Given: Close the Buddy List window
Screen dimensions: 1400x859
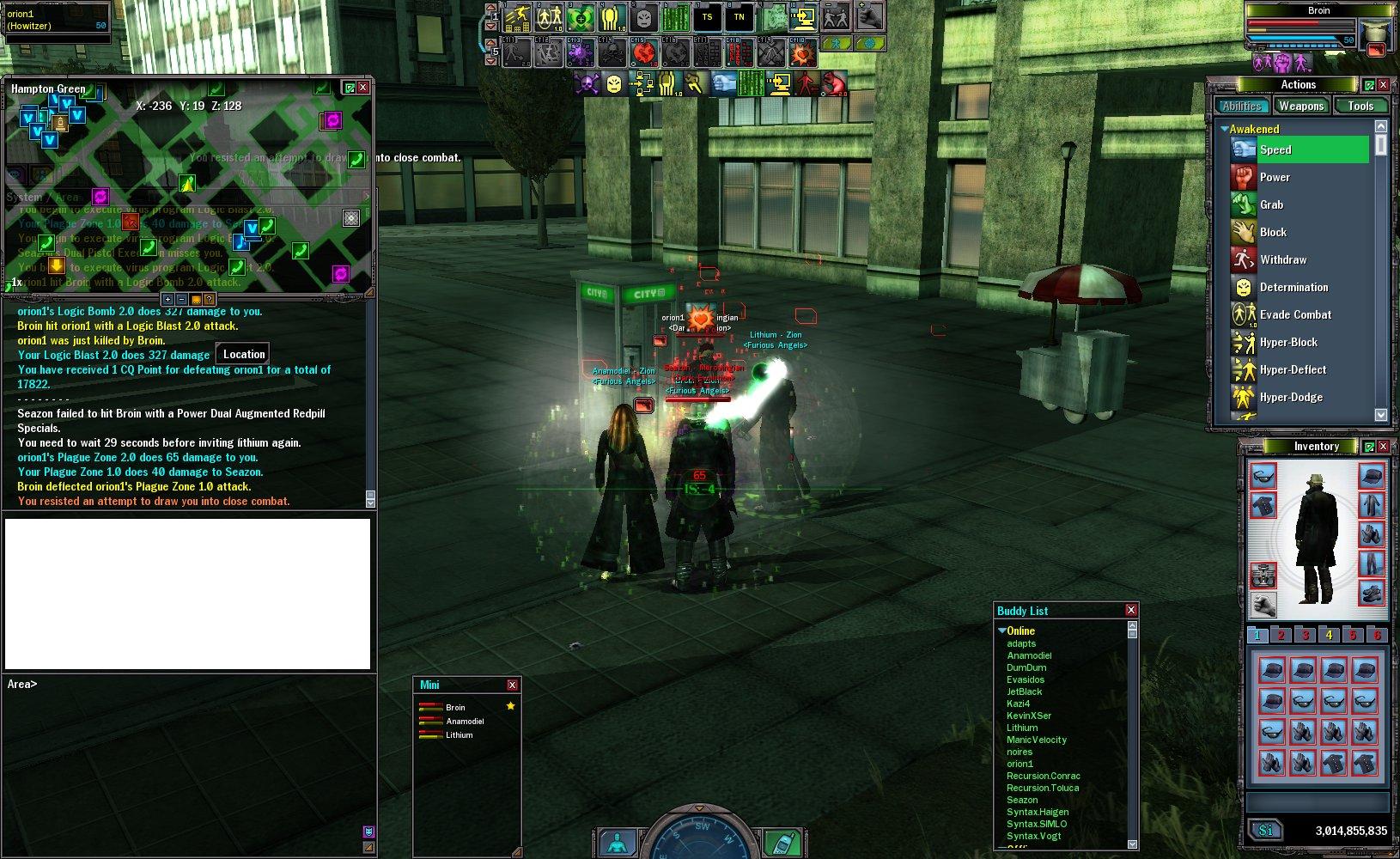Looking at the screenshot, I should click(x=1131, y=610).
